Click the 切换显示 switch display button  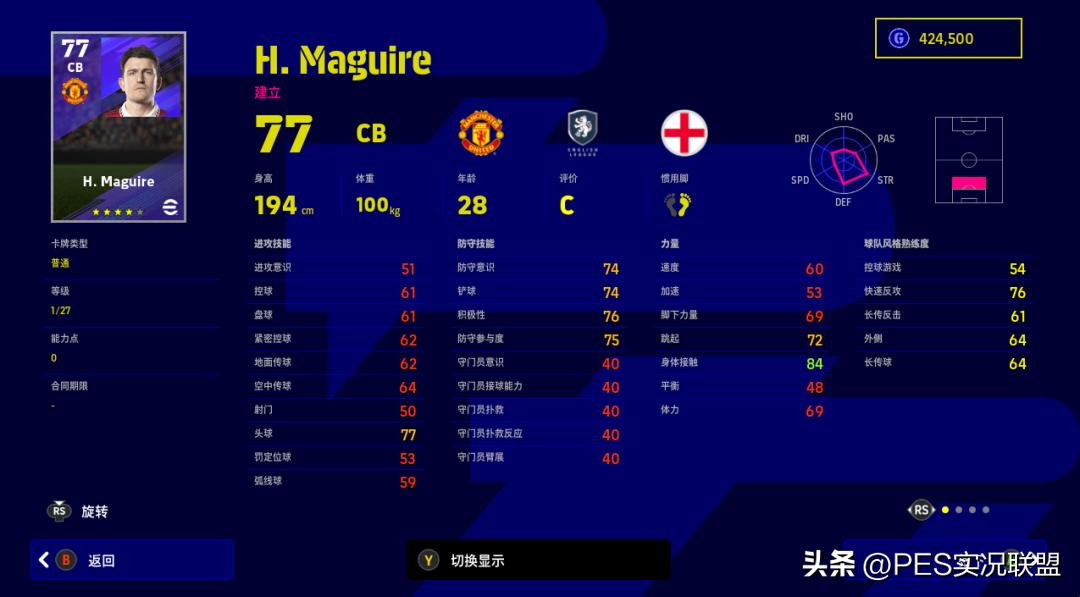pos(538,560)
